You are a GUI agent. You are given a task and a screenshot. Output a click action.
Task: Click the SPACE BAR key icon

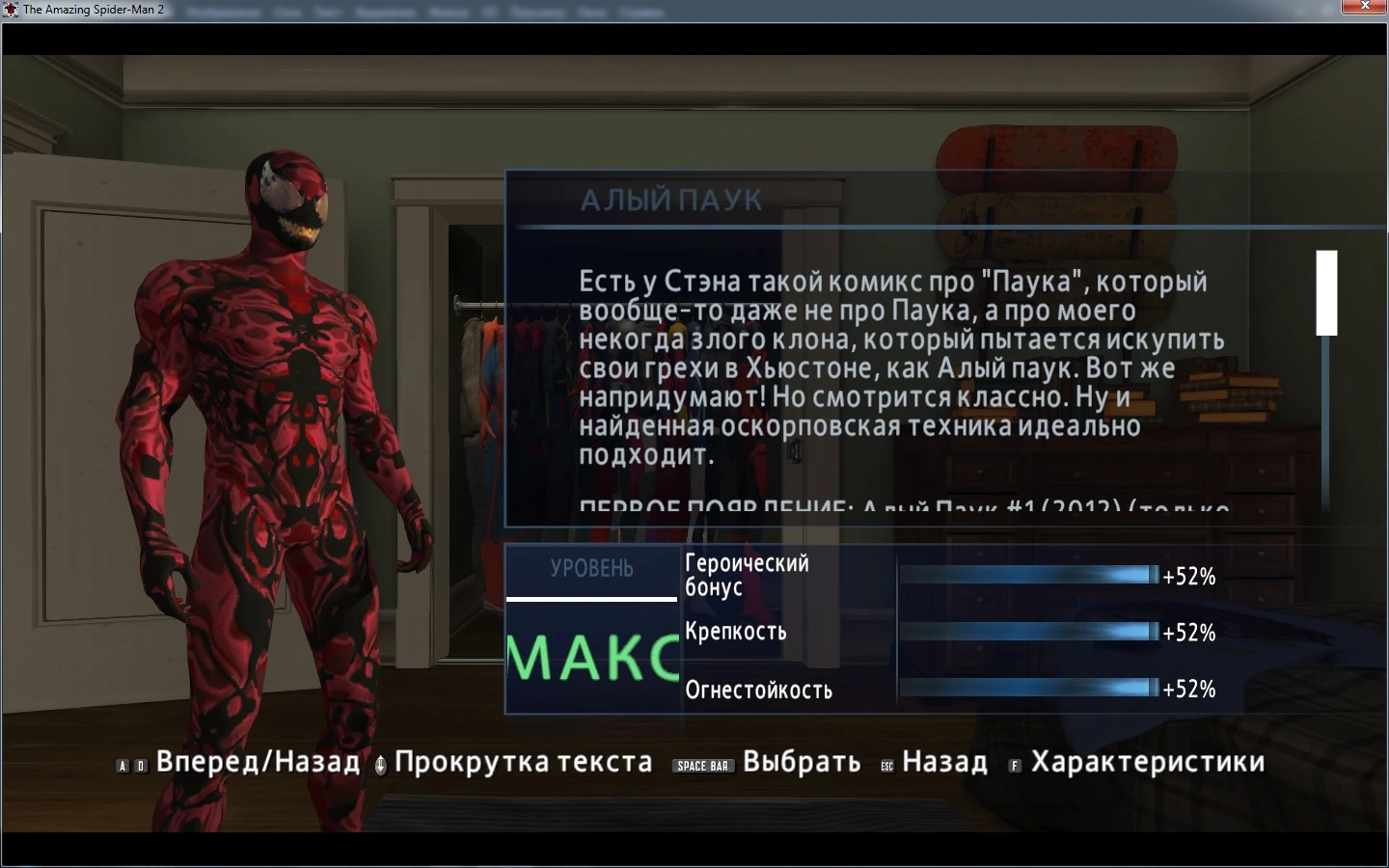tap(703, 764)
